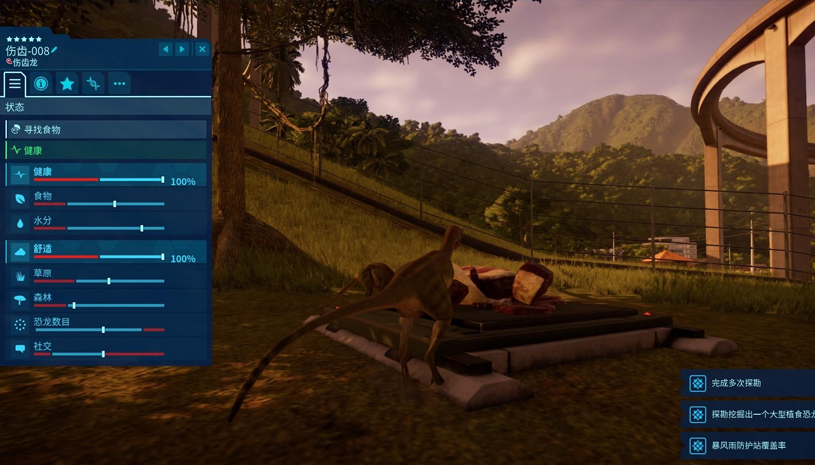Switch to the star rating tab
Image resolution: width=815 pixels, height=465 pixels.
coord(67,84)
